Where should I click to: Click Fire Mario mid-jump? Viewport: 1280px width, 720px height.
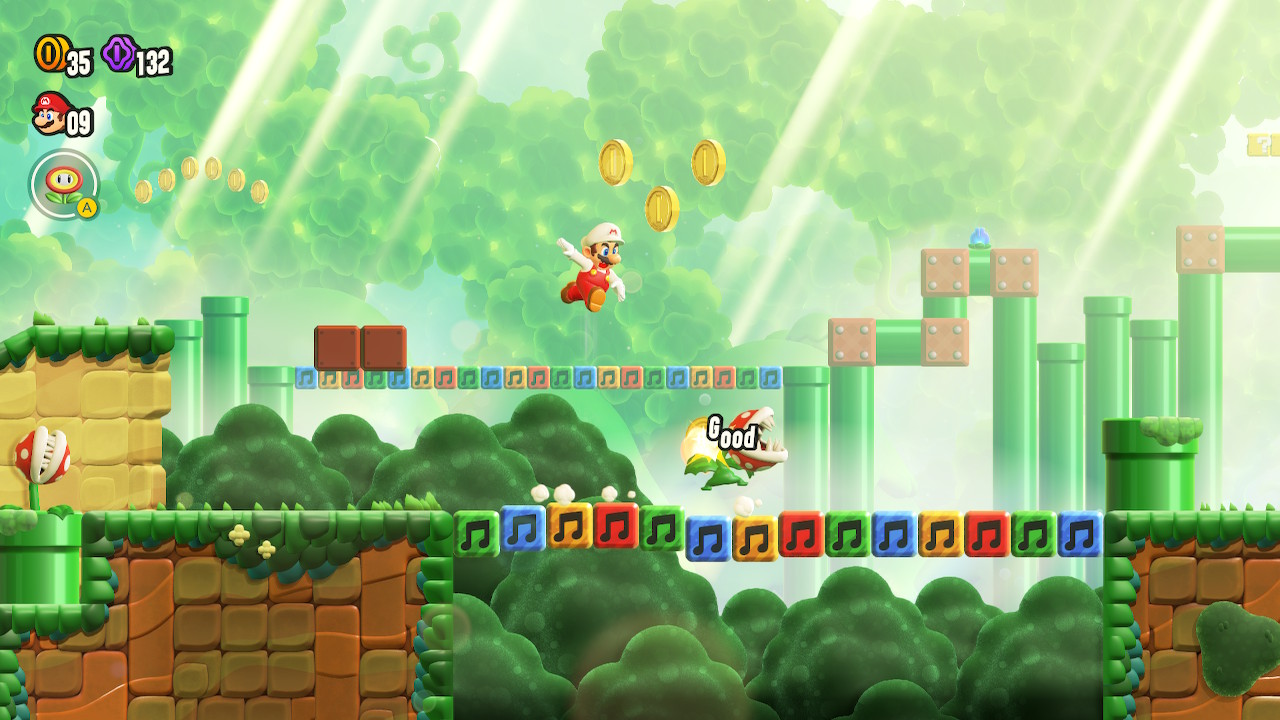click(596, 270)
